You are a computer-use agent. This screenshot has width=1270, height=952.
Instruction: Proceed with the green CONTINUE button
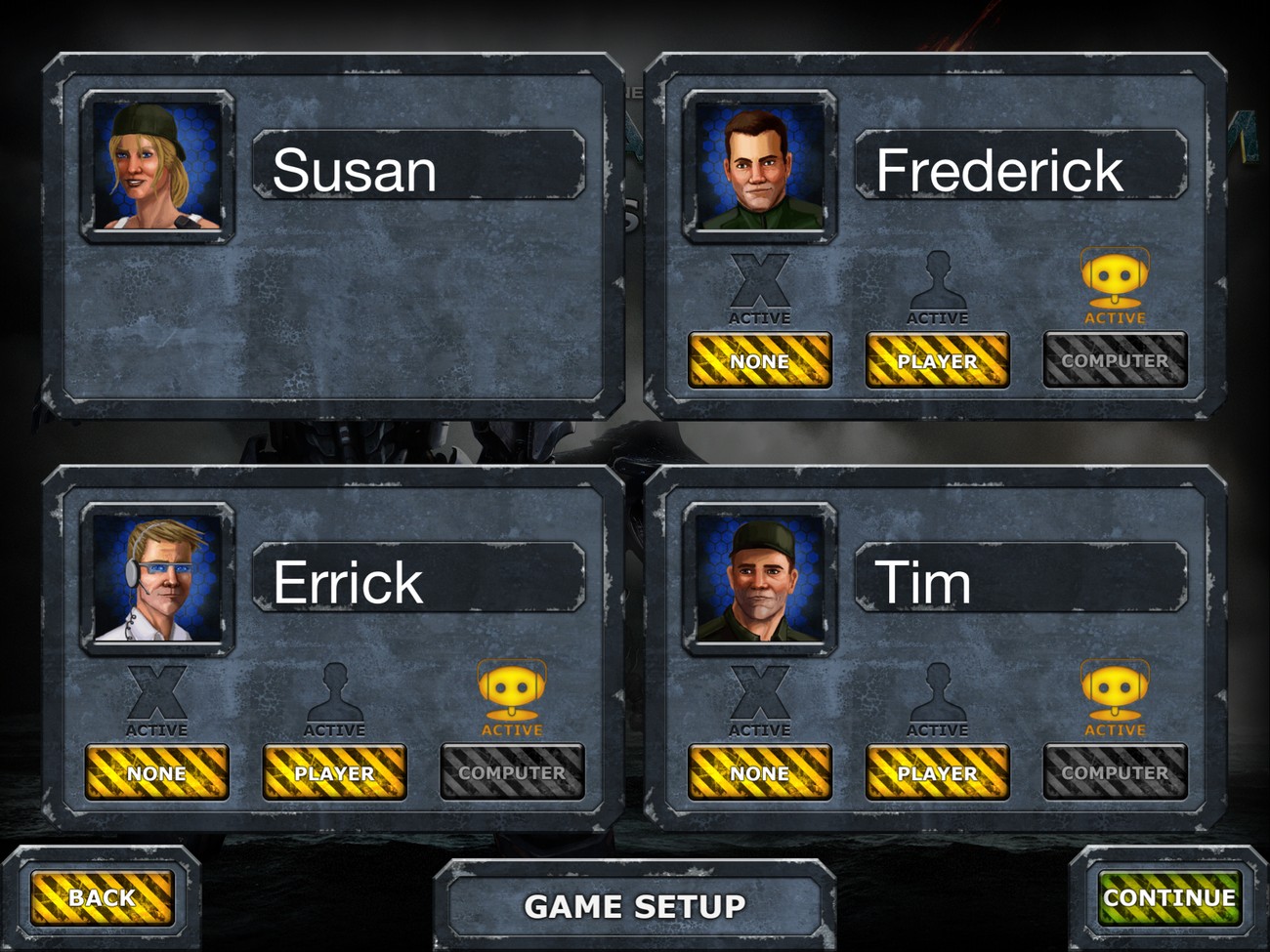coord(1169,897)
